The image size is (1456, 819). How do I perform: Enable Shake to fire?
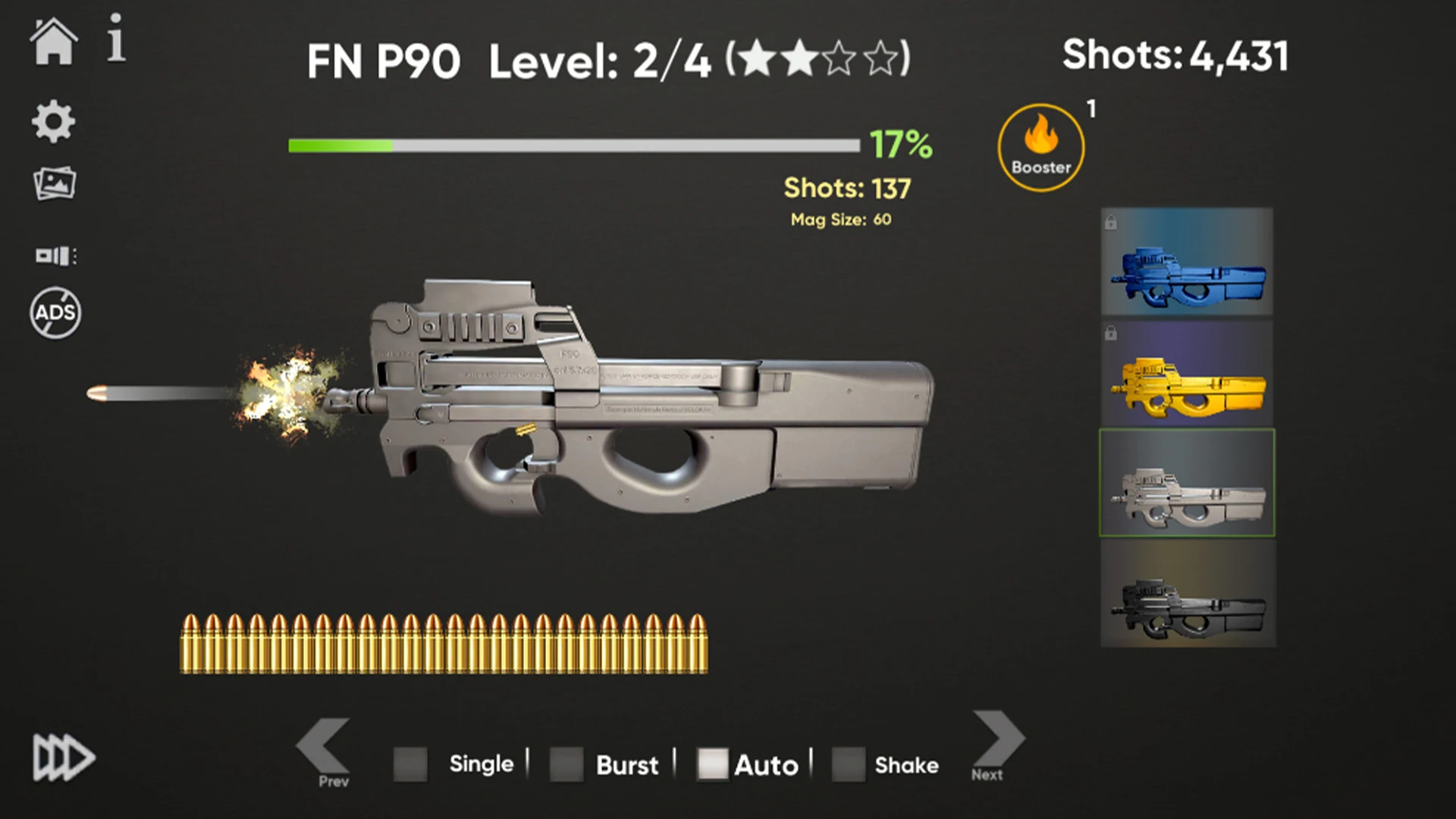pyautogui.click(x=848, y=764)
